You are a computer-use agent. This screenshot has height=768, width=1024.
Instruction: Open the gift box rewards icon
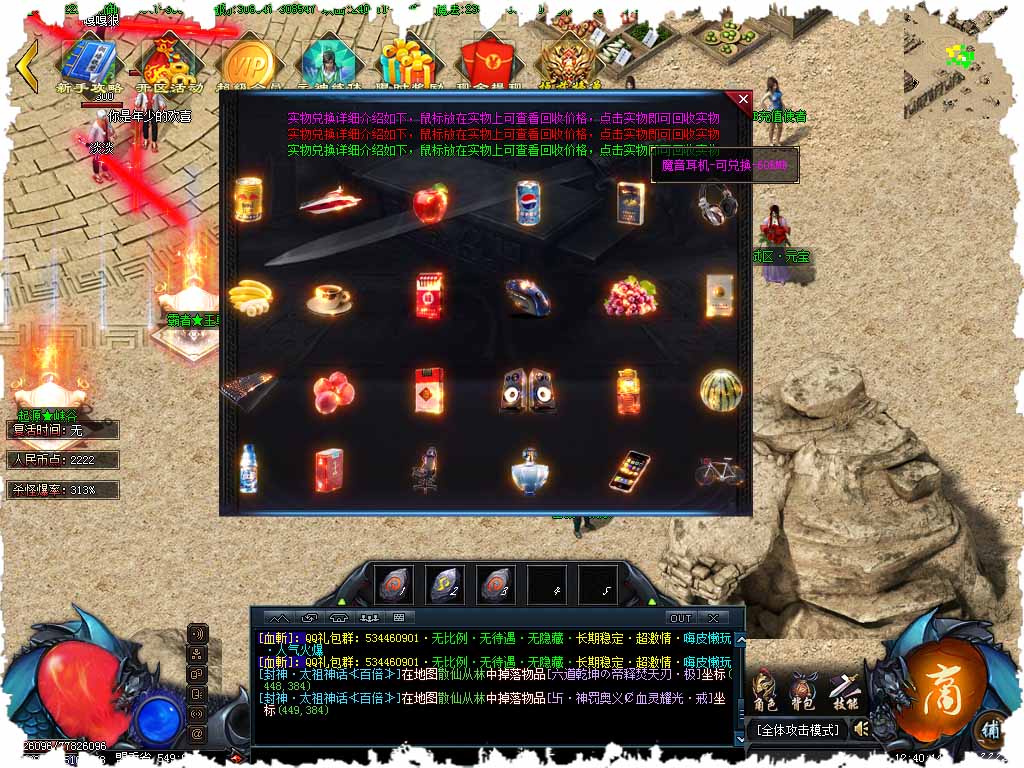point(410,58)
